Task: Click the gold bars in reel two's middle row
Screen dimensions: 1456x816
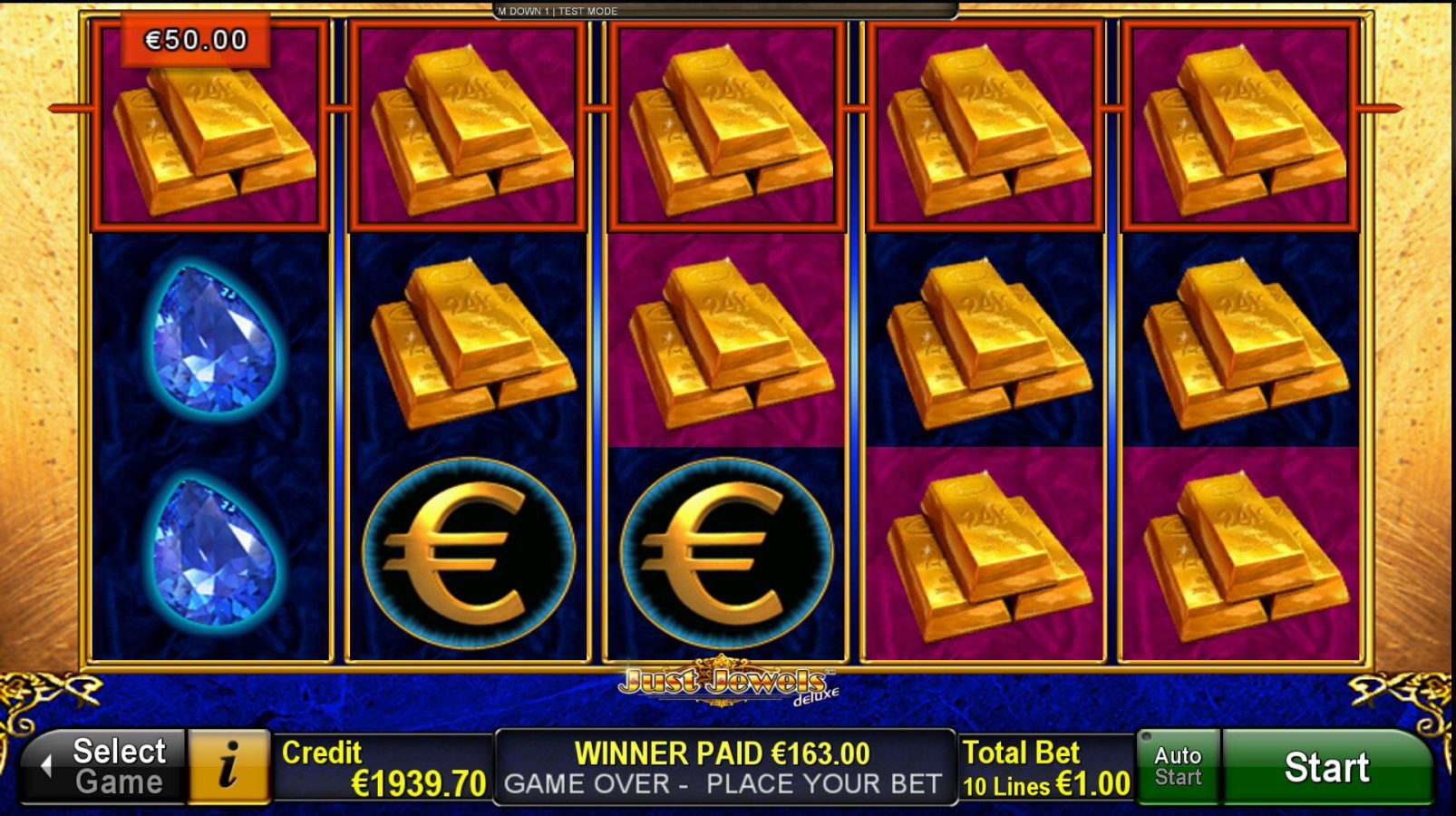Action: (x=471, y=340)
